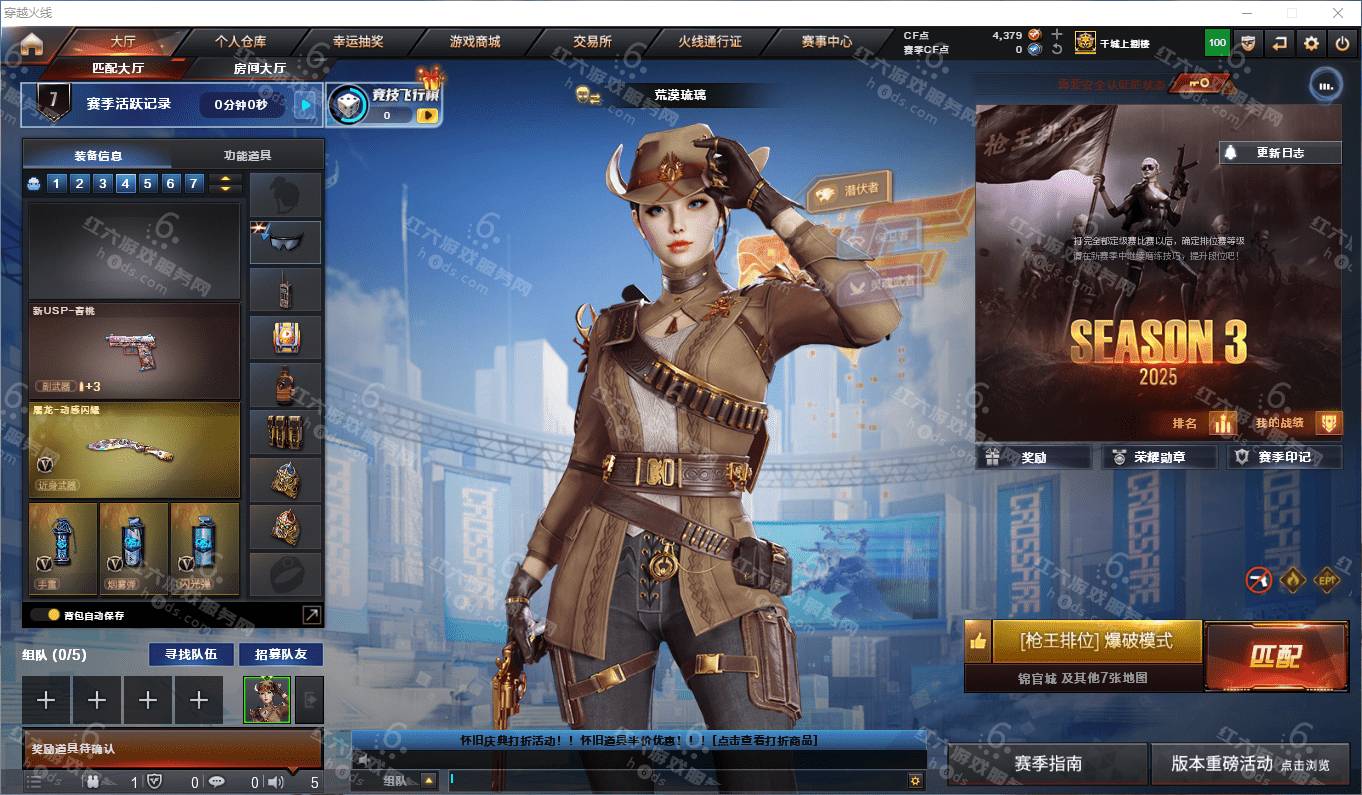View 赛季印记 season marks
The image size is (1362, 795).
[1284, 457]
